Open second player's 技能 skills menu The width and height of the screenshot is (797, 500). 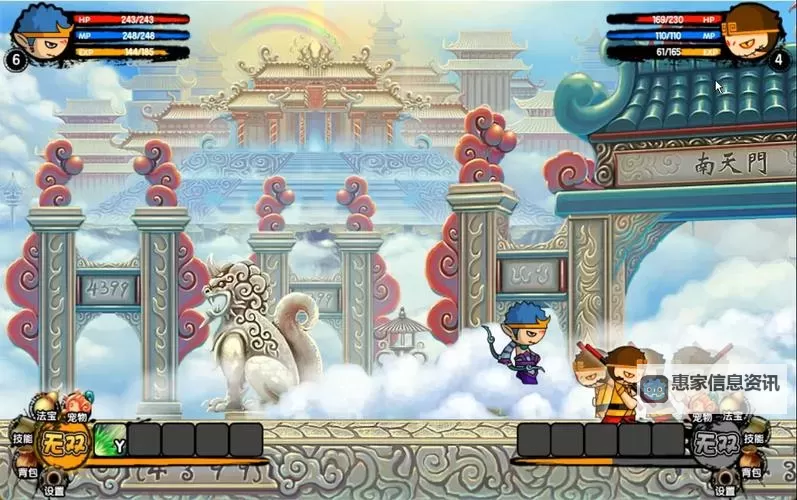[755, 438]
